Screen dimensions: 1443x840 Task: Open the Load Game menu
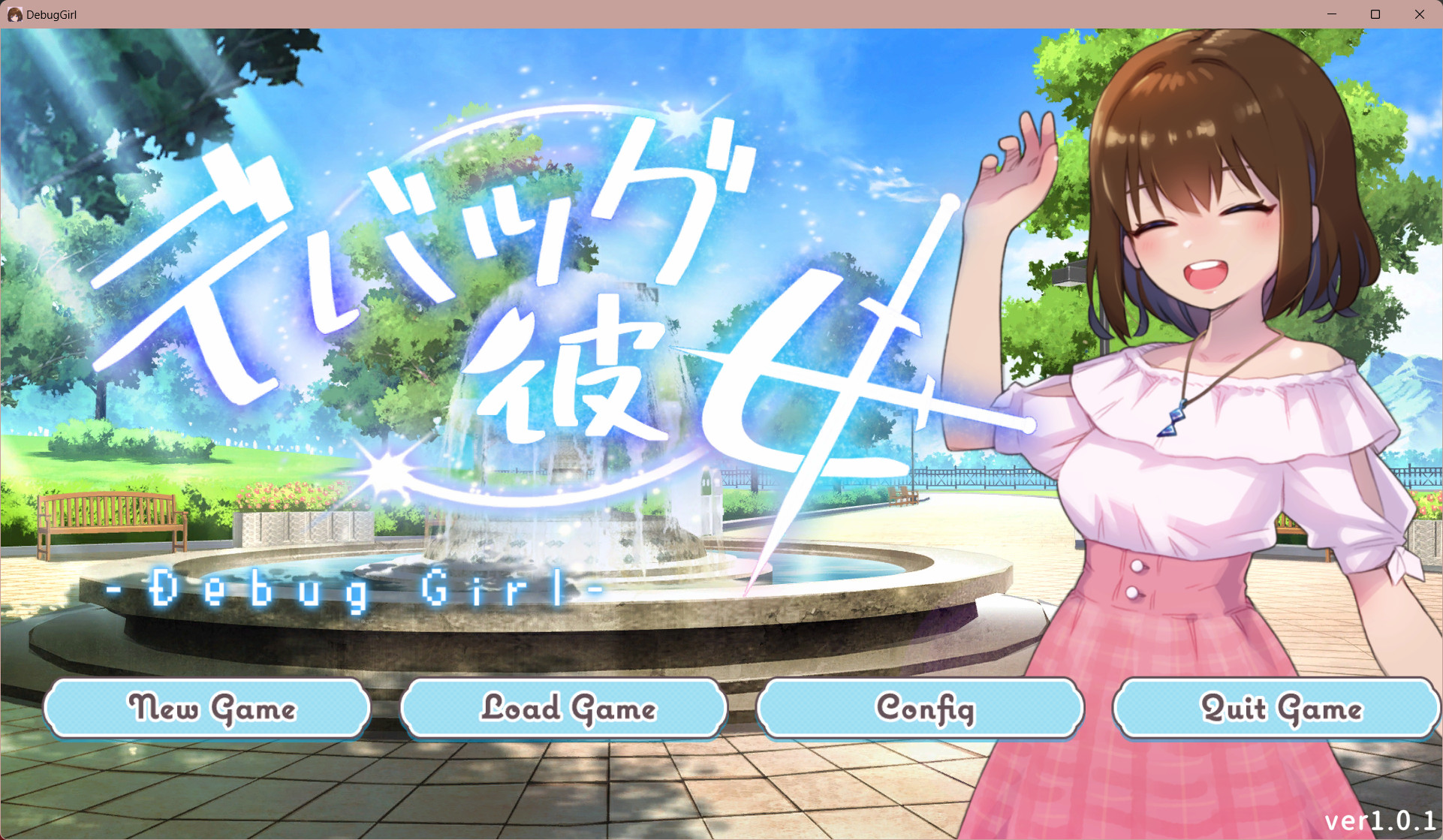click(x=565, y=708)
